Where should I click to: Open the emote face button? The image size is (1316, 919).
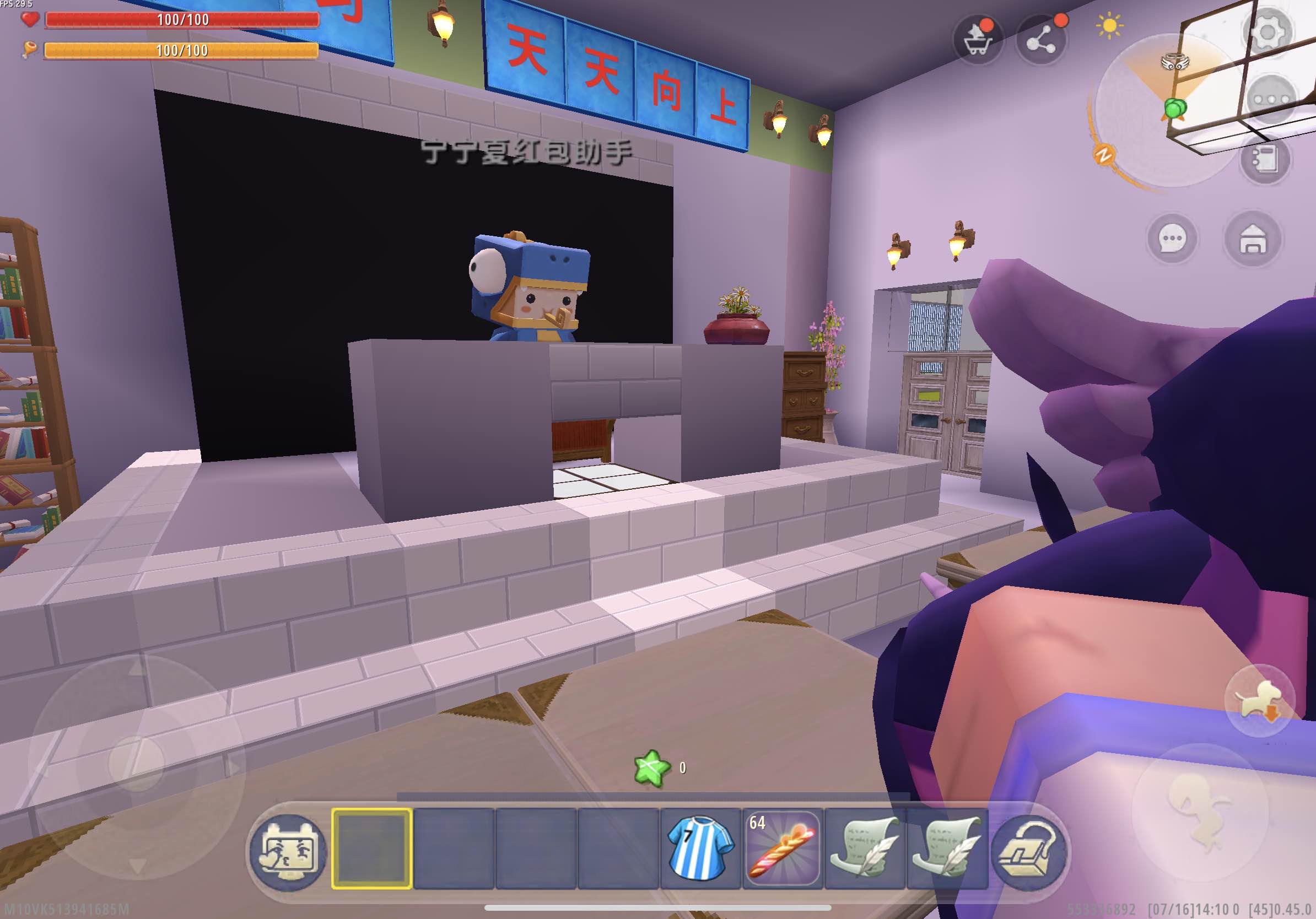(289, 851)
